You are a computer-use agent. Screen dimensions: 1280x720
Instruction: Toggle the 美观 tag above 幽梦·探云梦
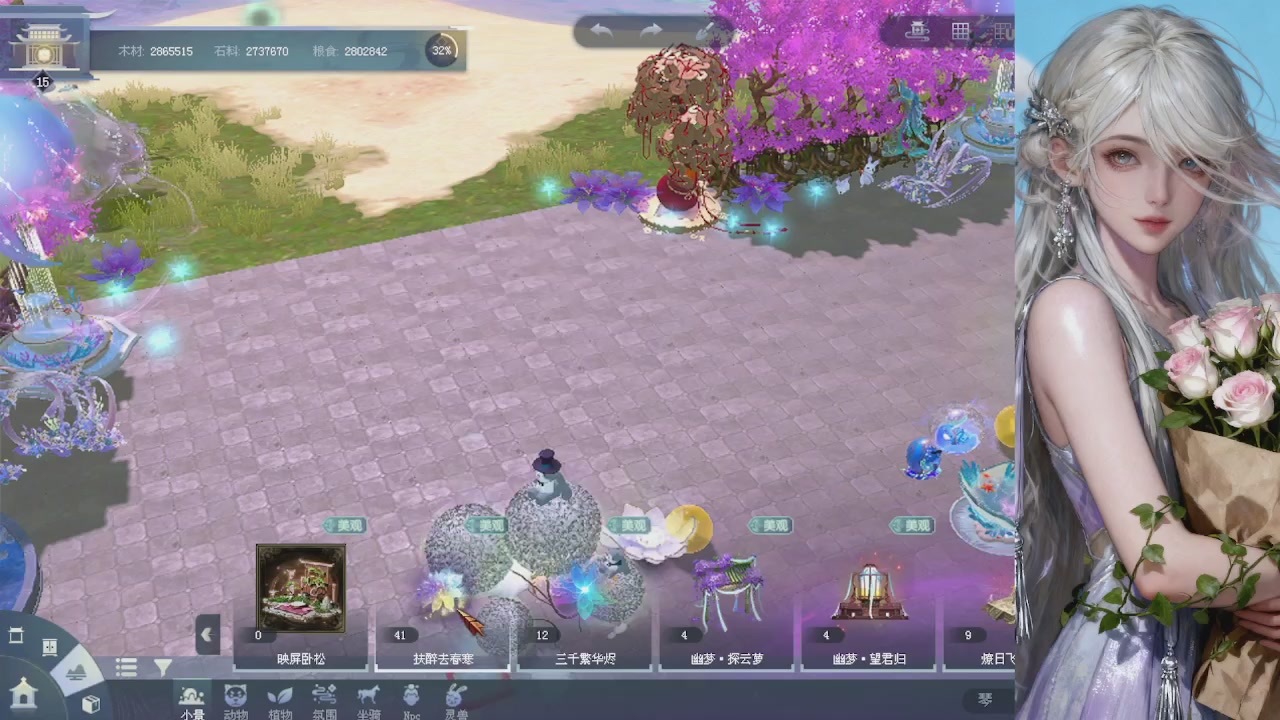pyautogui.click(x=770, y=525)
